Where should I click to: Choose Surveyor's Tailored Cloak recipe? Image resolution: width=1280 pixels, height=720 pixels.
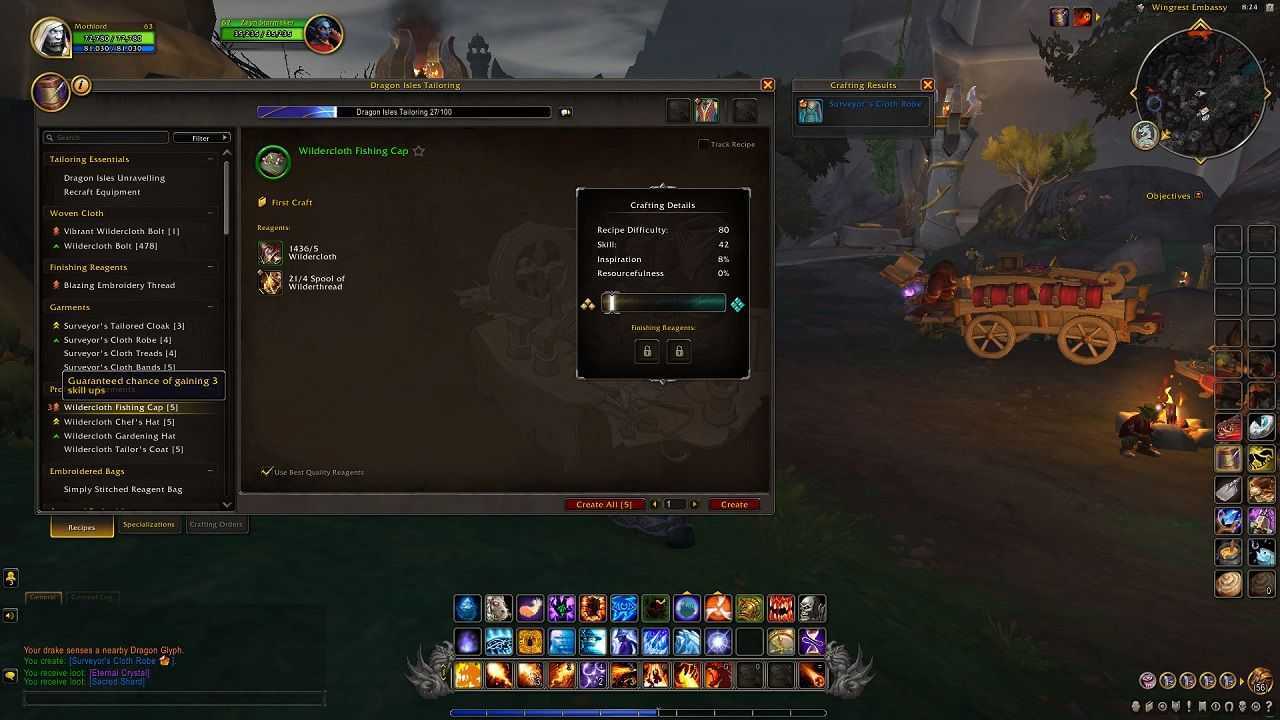point(123,326)
